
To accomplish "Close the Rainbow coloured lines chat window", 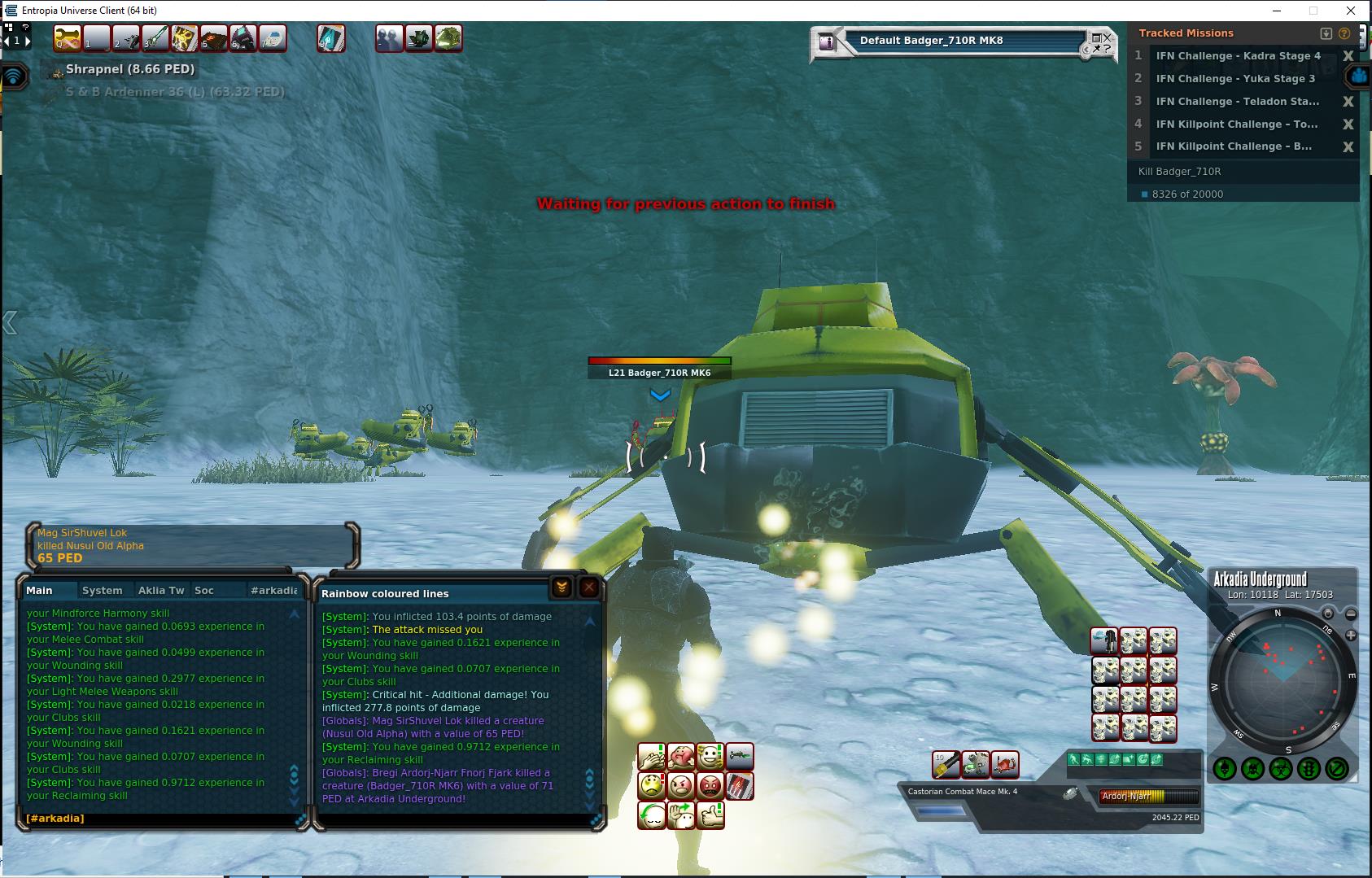I will tap(589, 588).
